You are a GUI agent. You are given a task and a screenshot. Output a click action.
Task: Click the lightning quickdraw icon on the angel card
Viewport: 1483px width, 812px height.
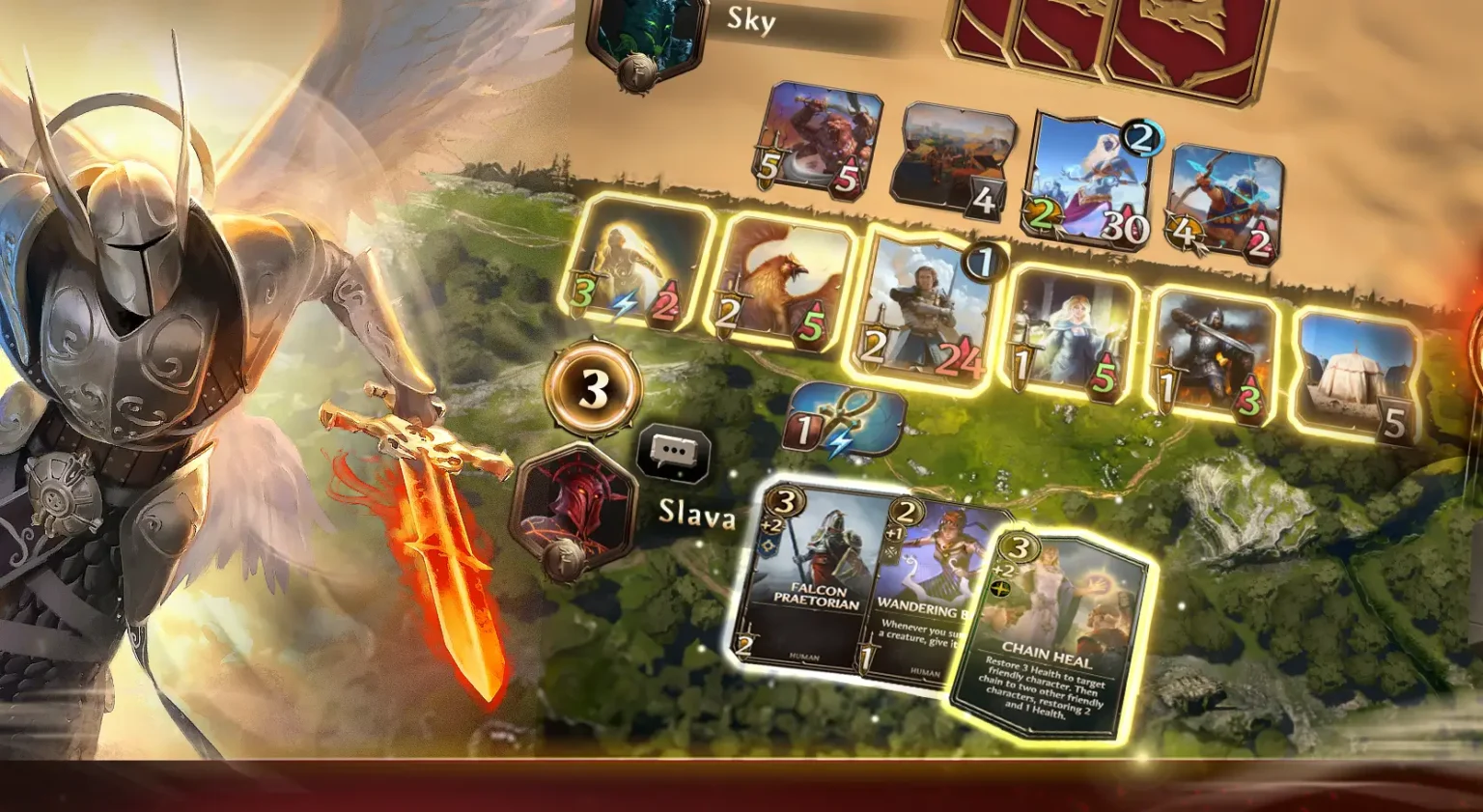(x=624, y=301)
